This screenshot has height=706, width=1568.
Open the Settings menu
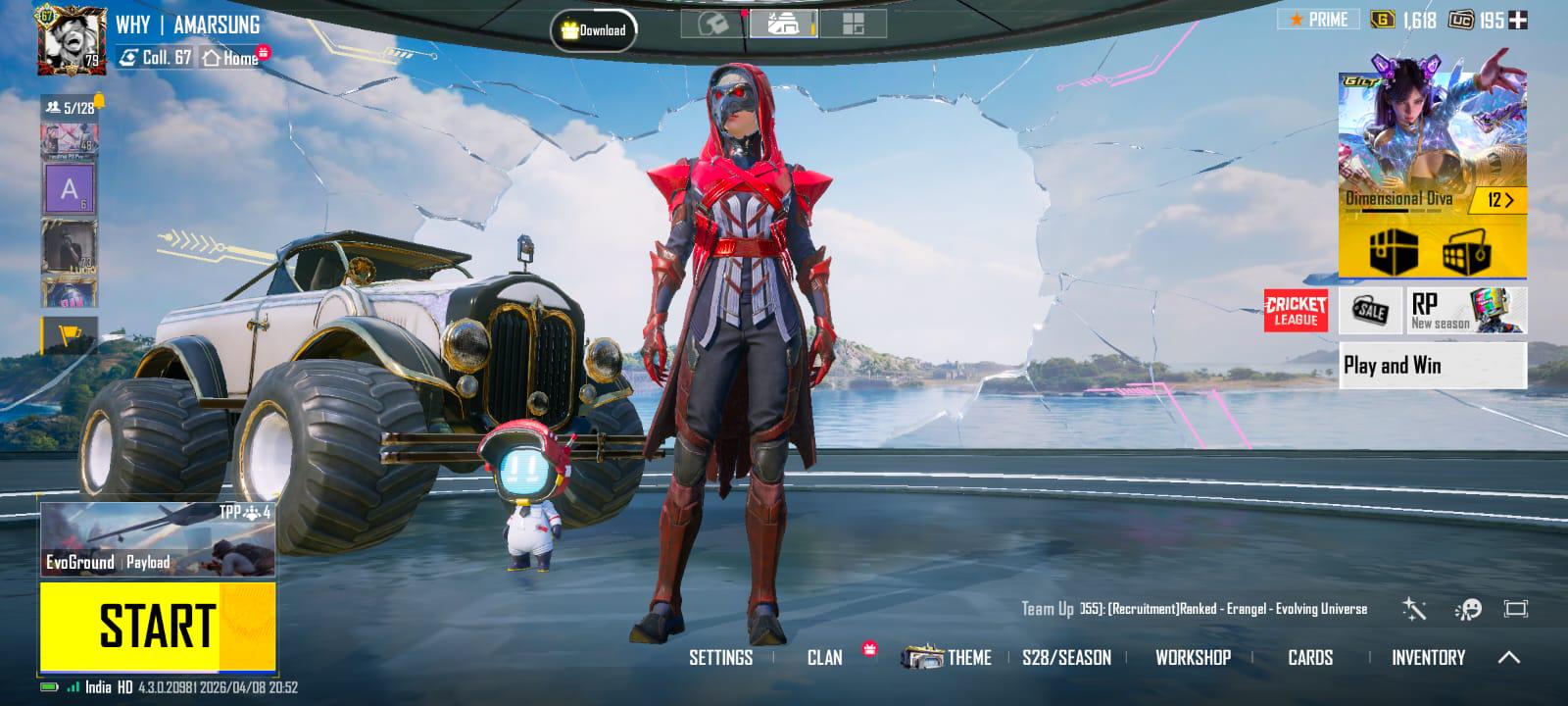pyautogui.click(x=720, y=658)
